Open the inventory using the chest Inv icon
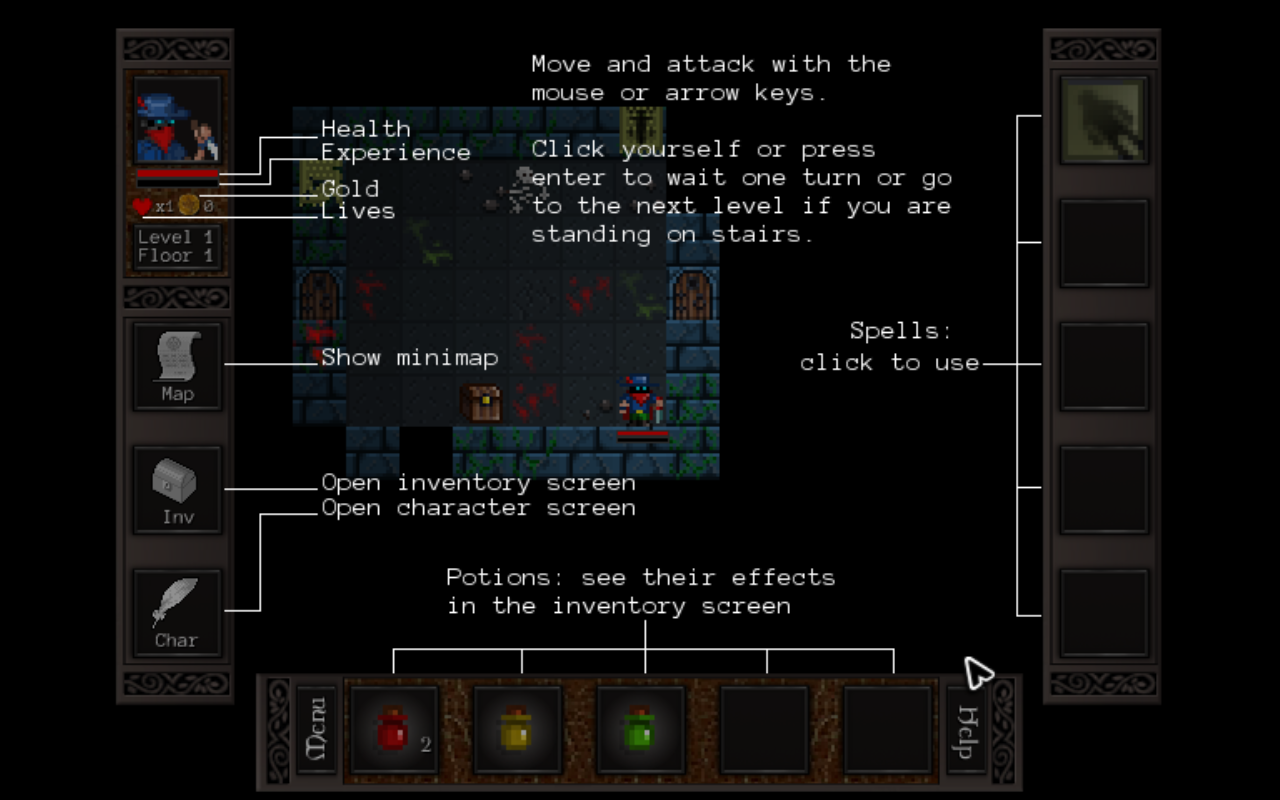Image resolution: width=1280 pixels, height=800 pixels. [x=176, y=488]
